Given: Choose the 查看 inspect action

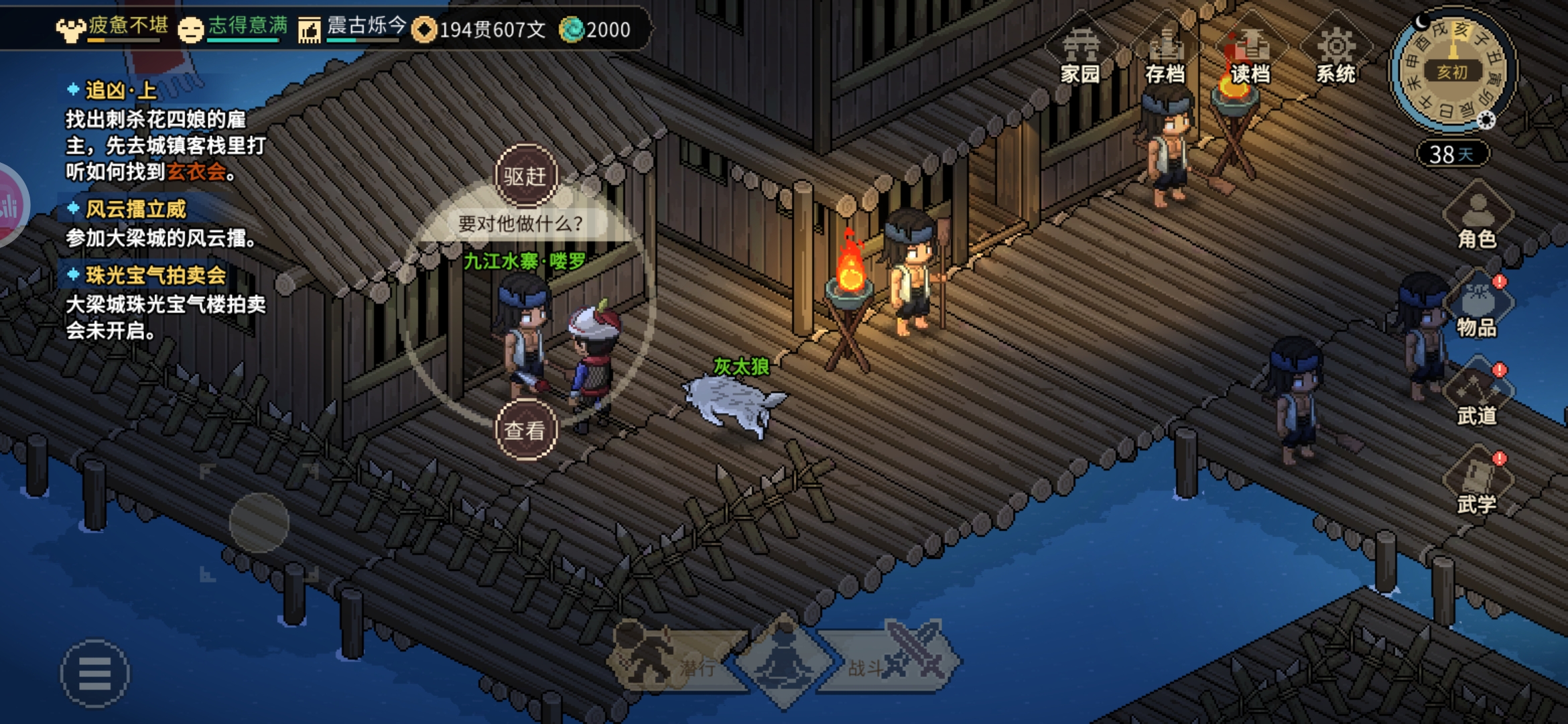Looking at the screenshot, I should coord(525,430).
